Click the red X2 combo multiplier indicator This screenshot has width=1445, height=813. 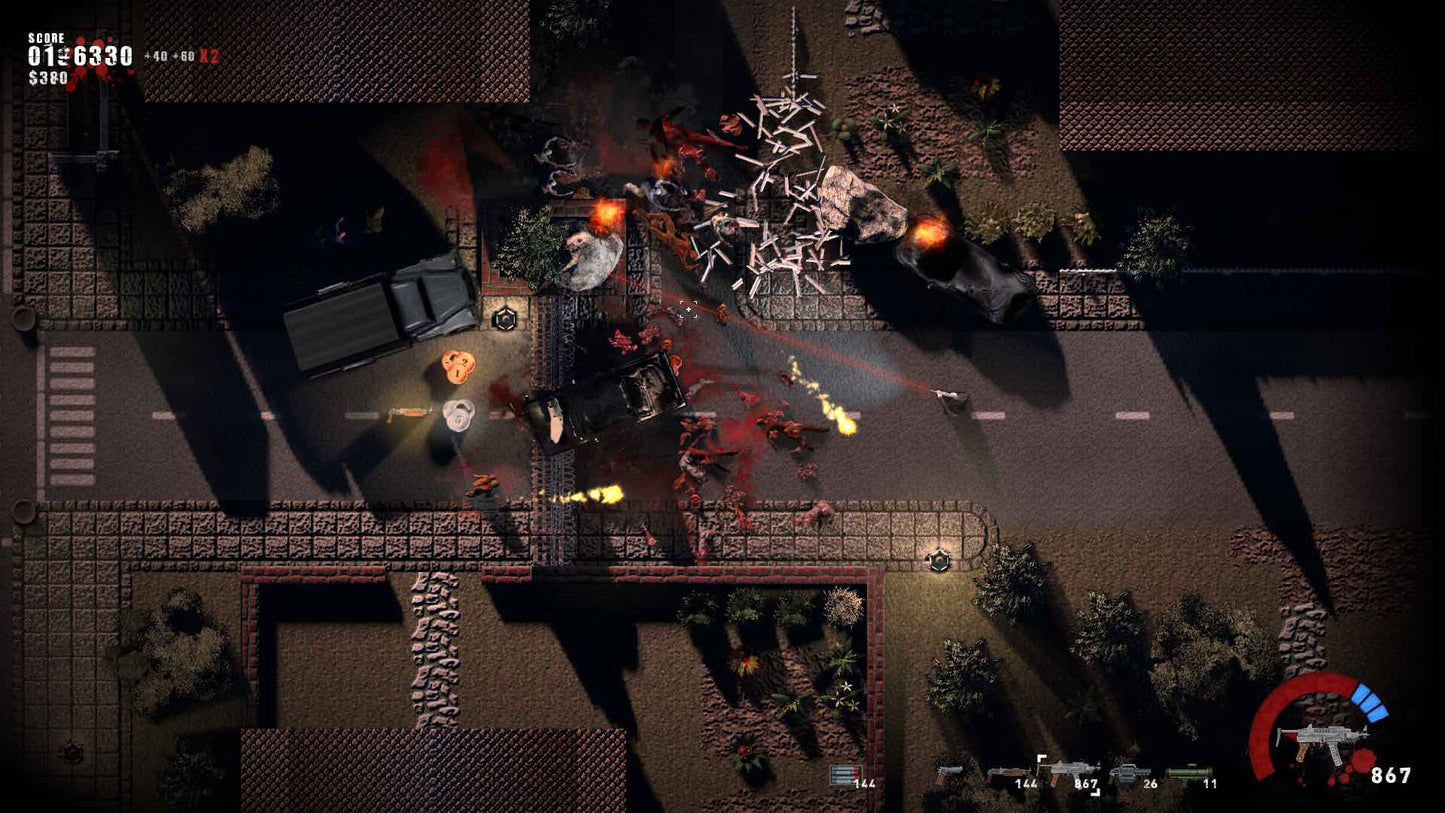point(208,56)
